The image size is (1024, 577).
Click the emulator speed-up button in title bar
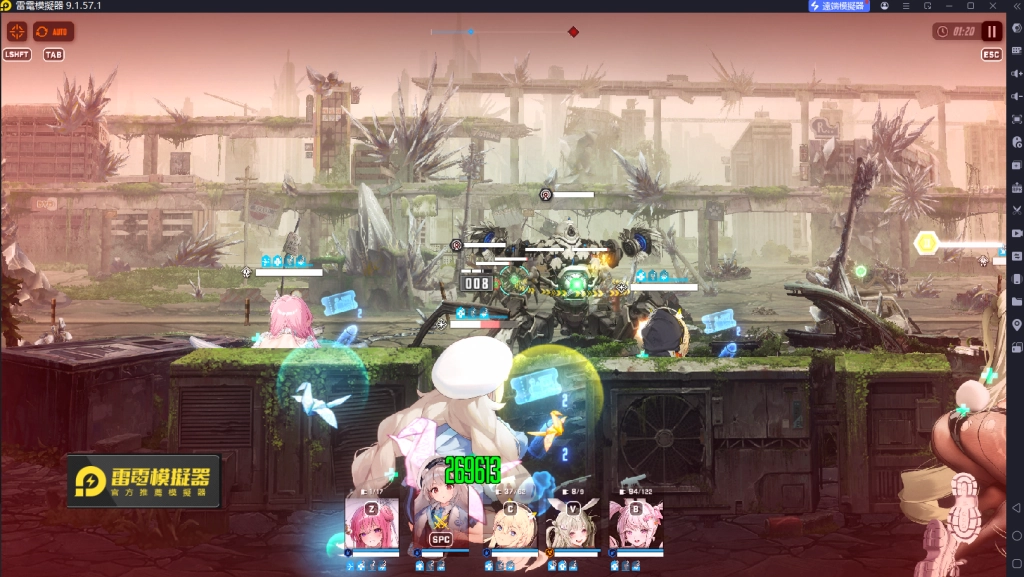pyautogui.click(x=839, y=6)
